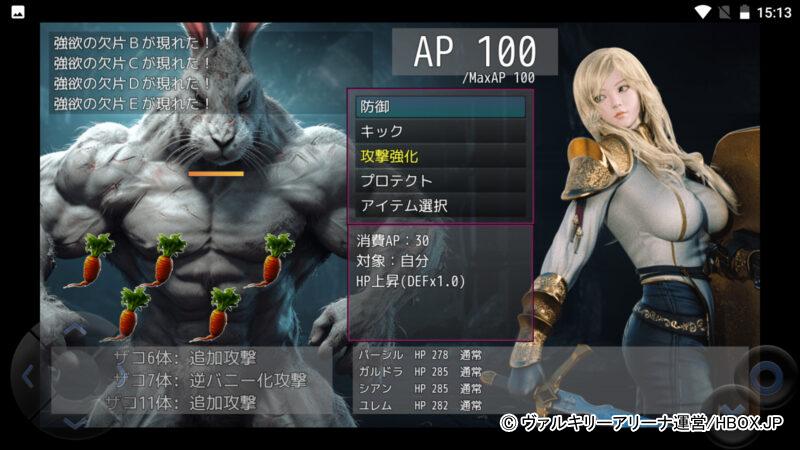800x450 pixels.
Task: Tap the virtual D-pad left arrow
Action: click(27, 377)
